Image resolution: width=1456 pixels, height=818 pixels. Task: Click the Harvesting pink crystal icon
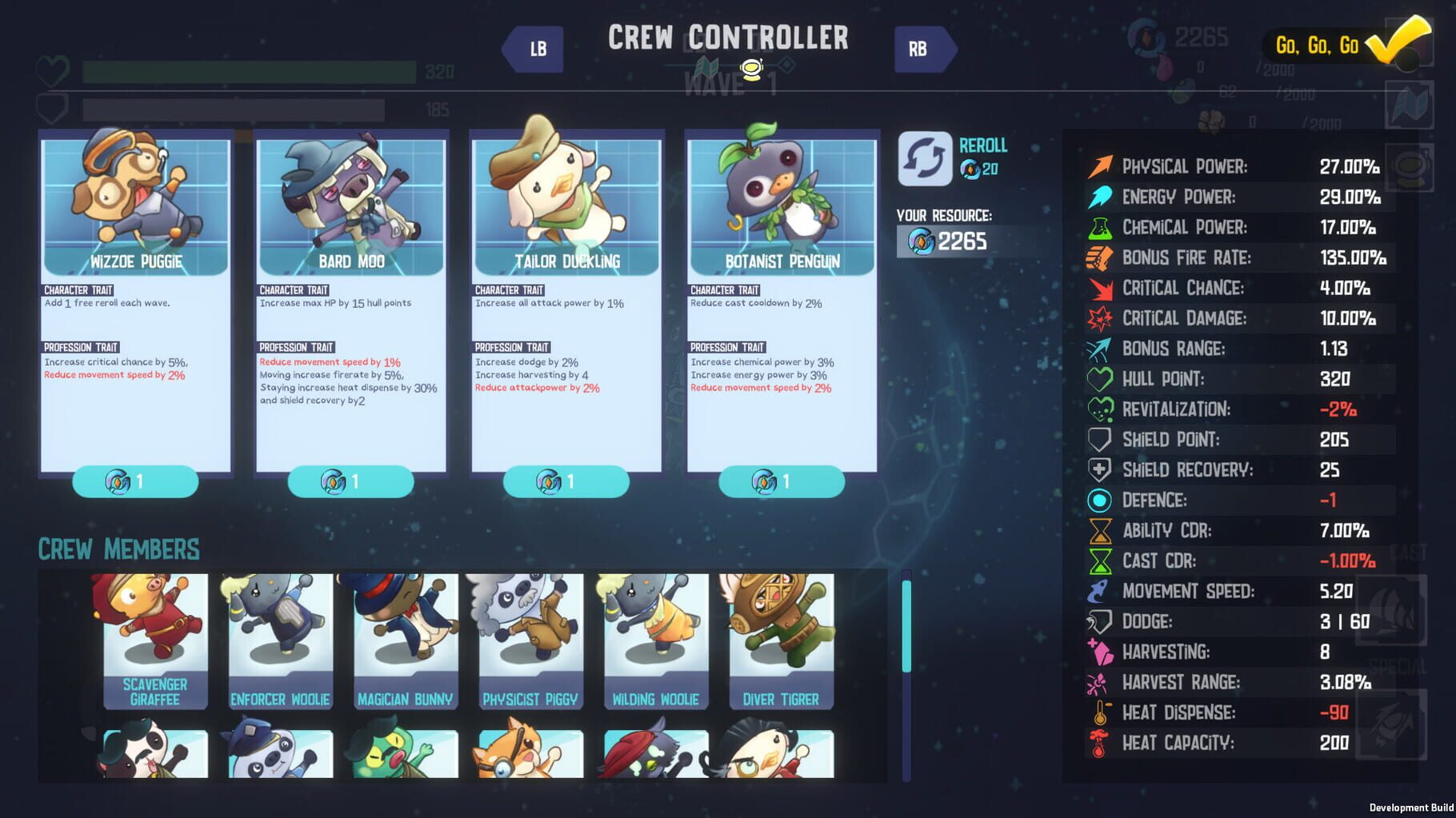click(x=1102, y=651)
